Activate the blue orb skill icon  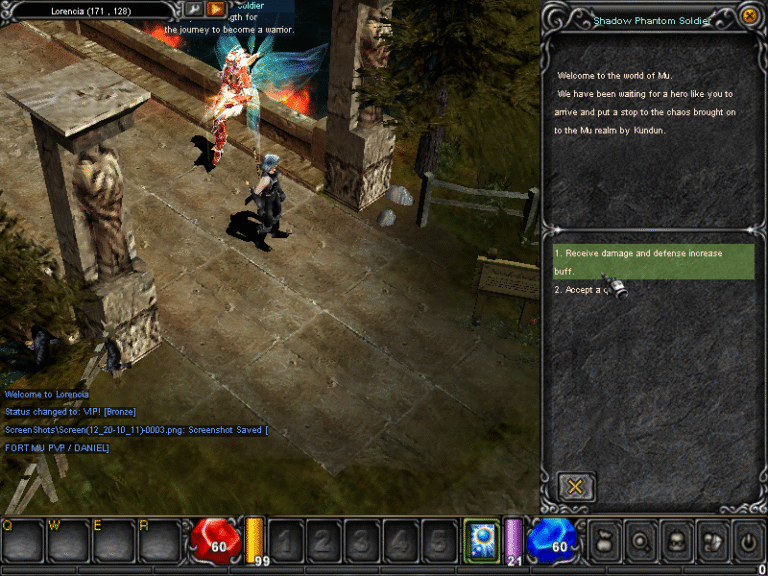(482, 540)
